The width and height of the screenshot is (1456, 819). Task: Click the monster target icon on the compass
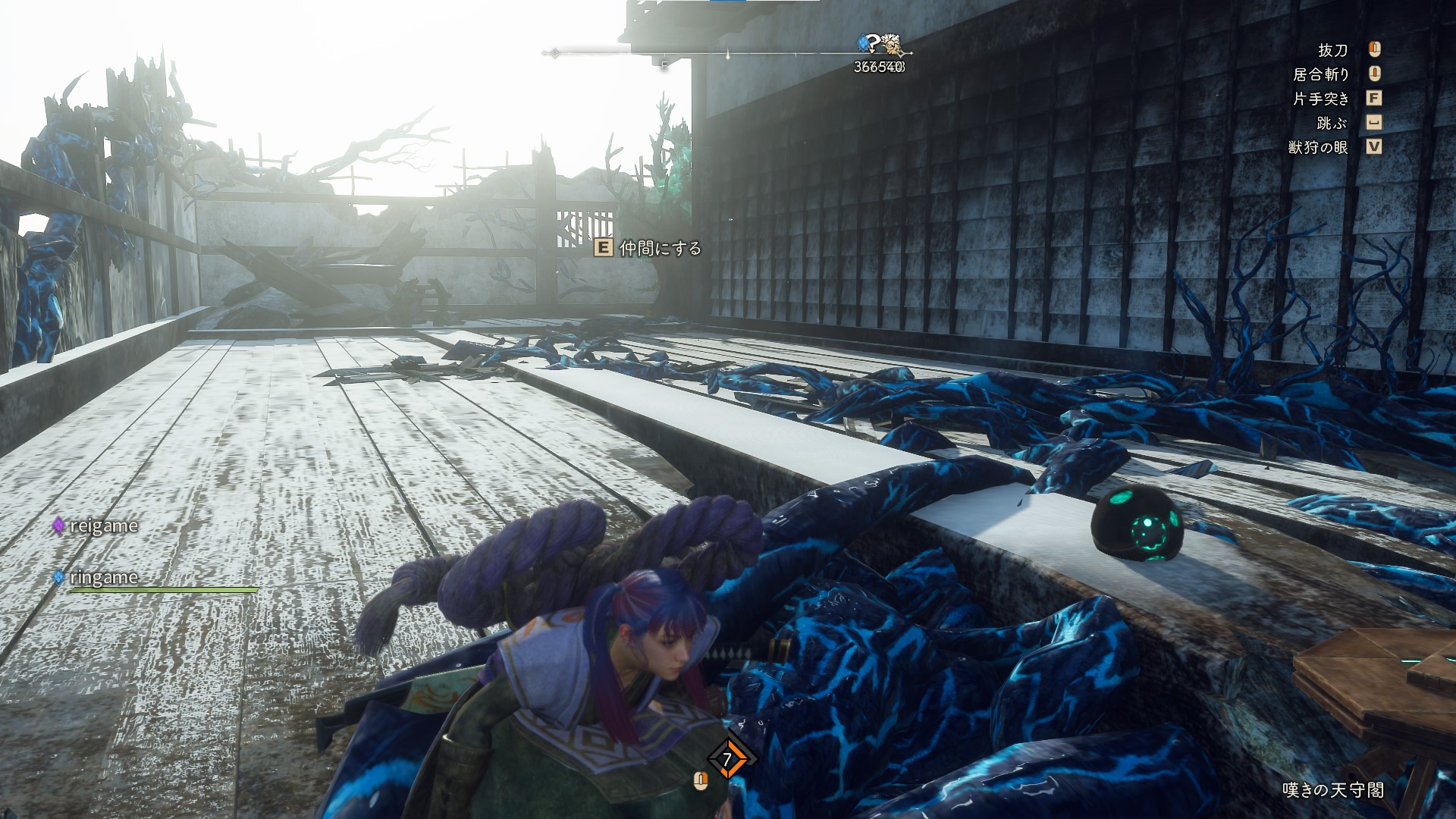point(891,45)
